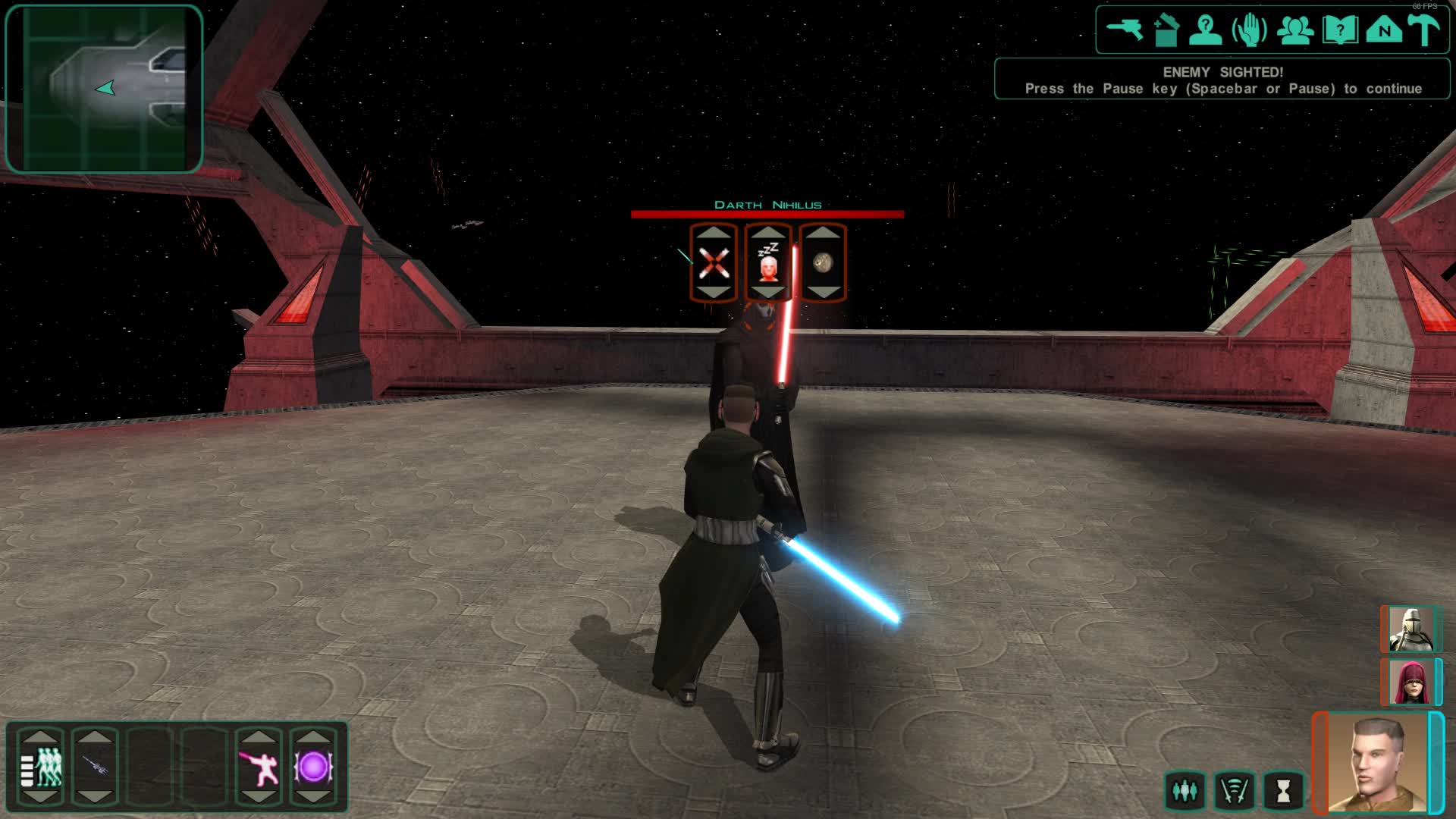Screen dimensions: 1456x819
Task: Open the Equipment screen via blaster icon
Action: coord(1125,30)
